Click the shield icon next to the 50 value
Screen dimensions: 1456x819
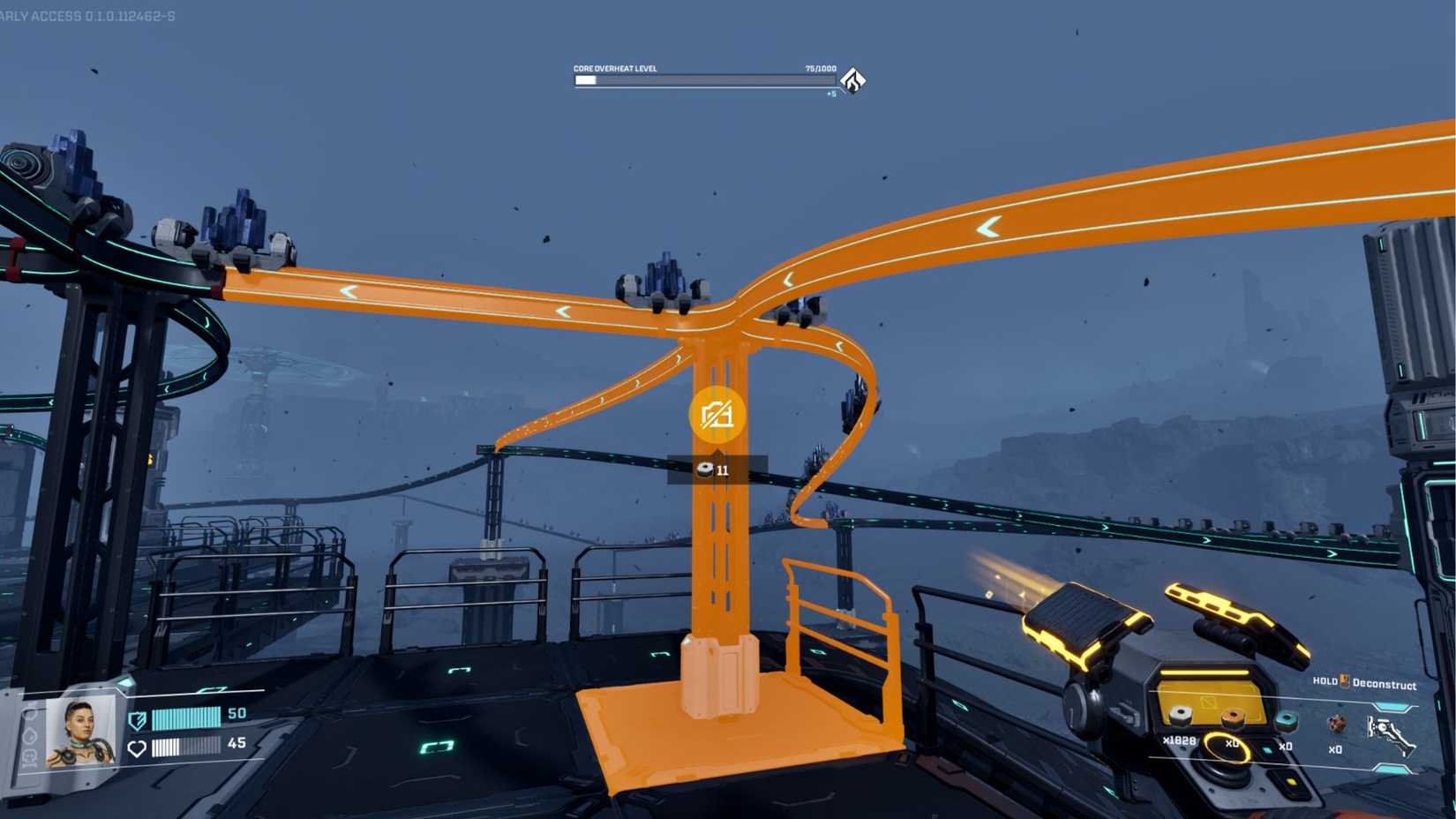pyautogui.click(x=137, y=719)
